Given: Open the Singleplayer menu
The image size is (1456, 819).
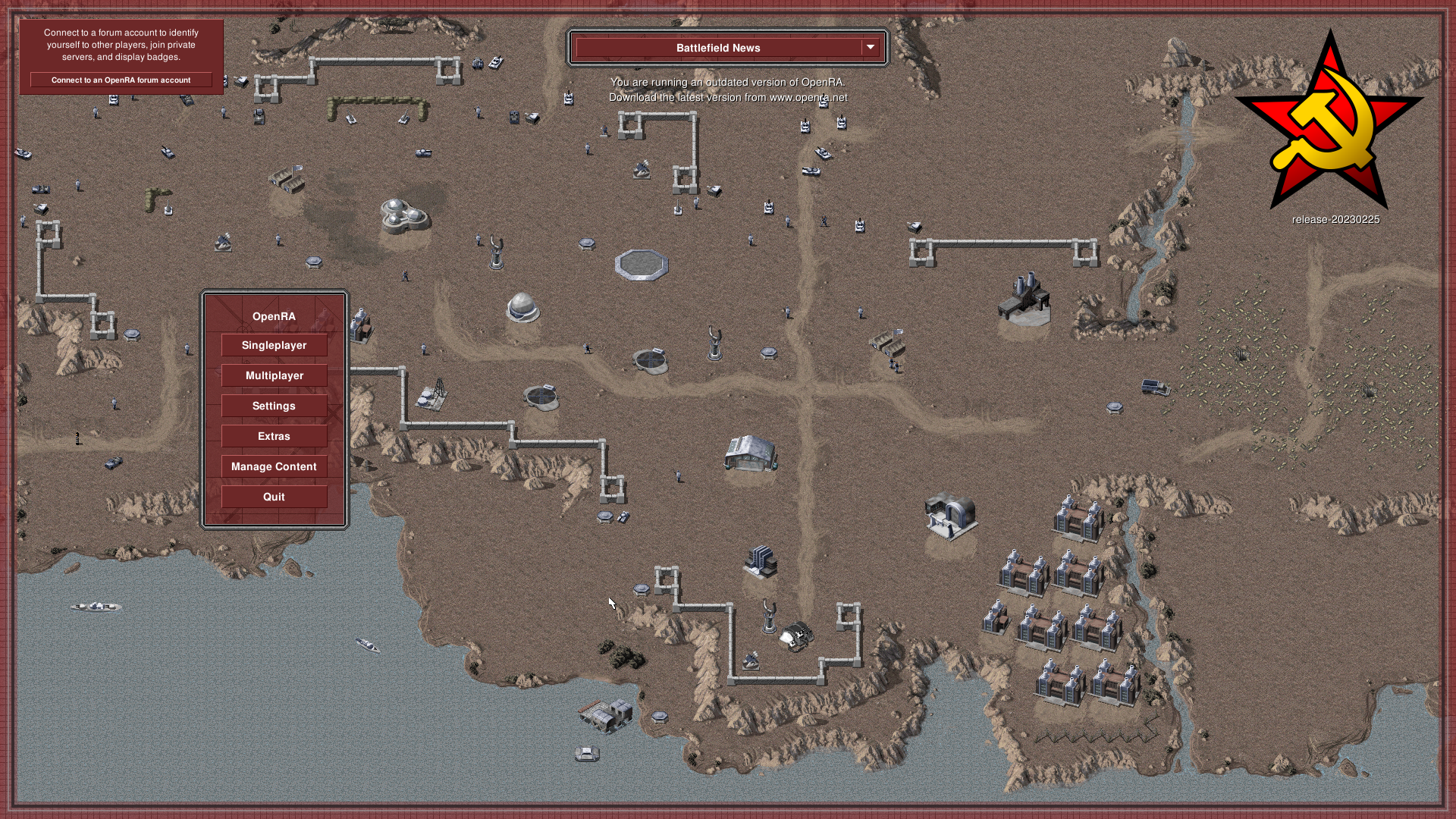Looking at the screenshot, I should pyautogui.click(x=274, y=345).
